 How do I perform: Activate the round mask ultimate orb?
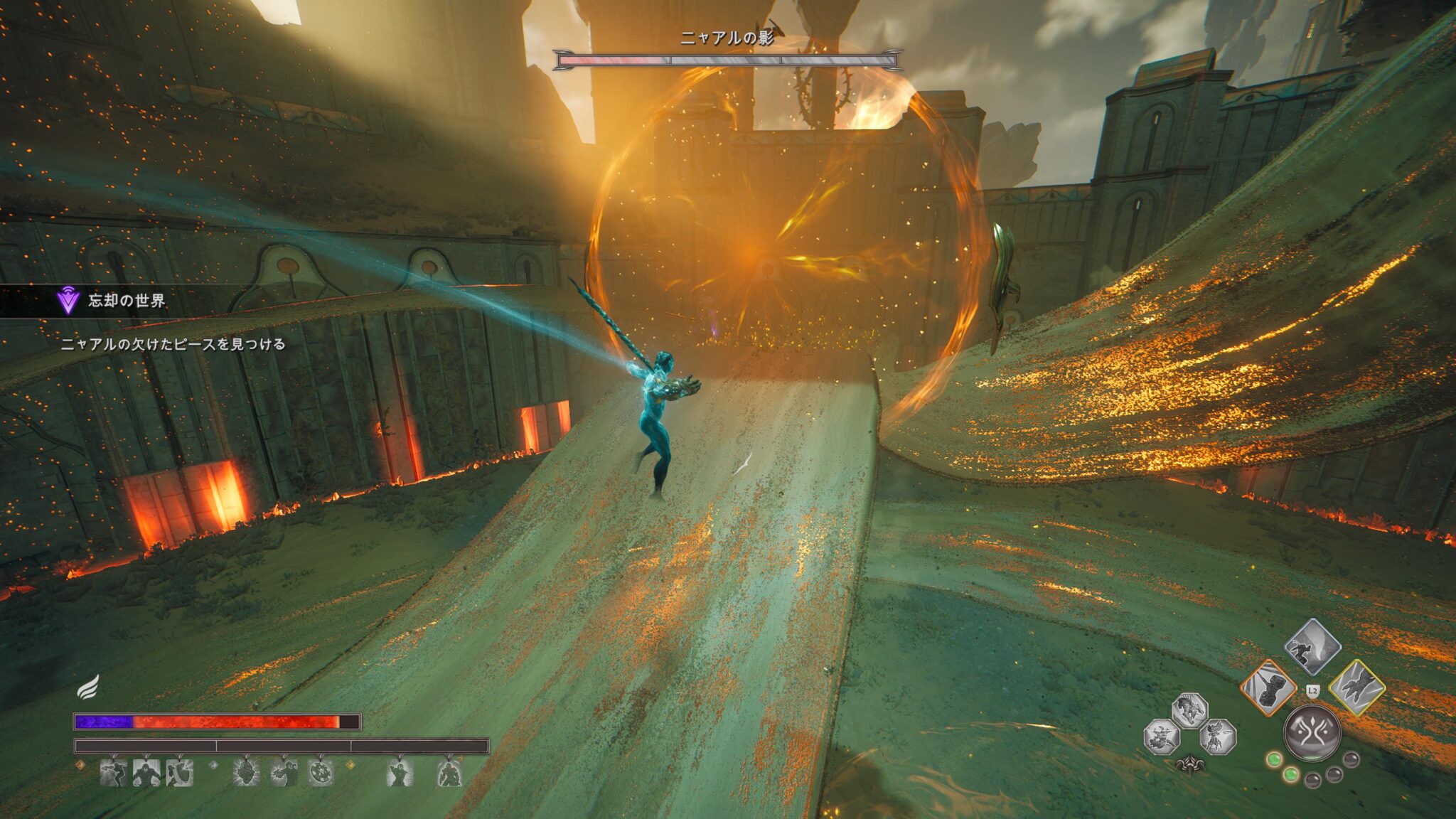pos(1312,732)
